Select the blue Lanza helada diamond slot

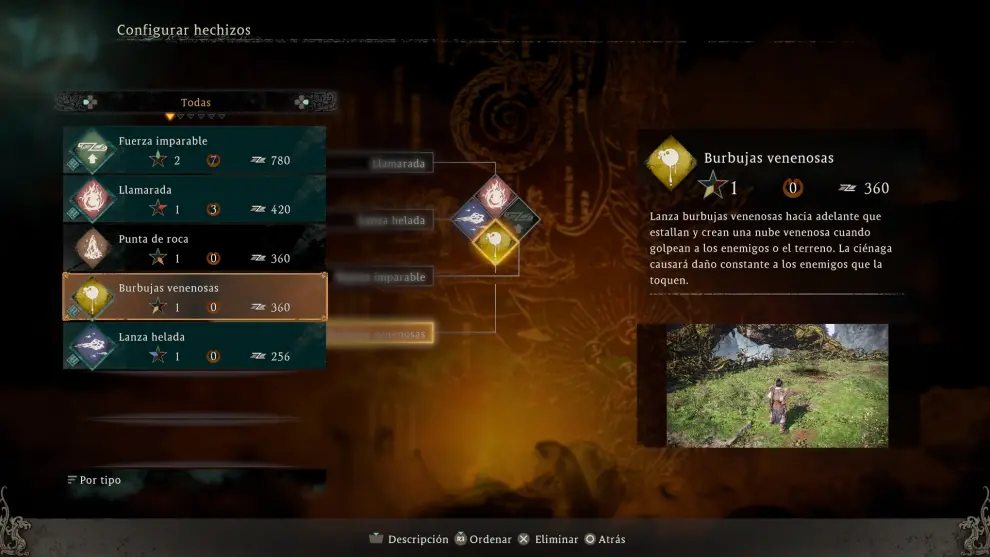point(472,218)
